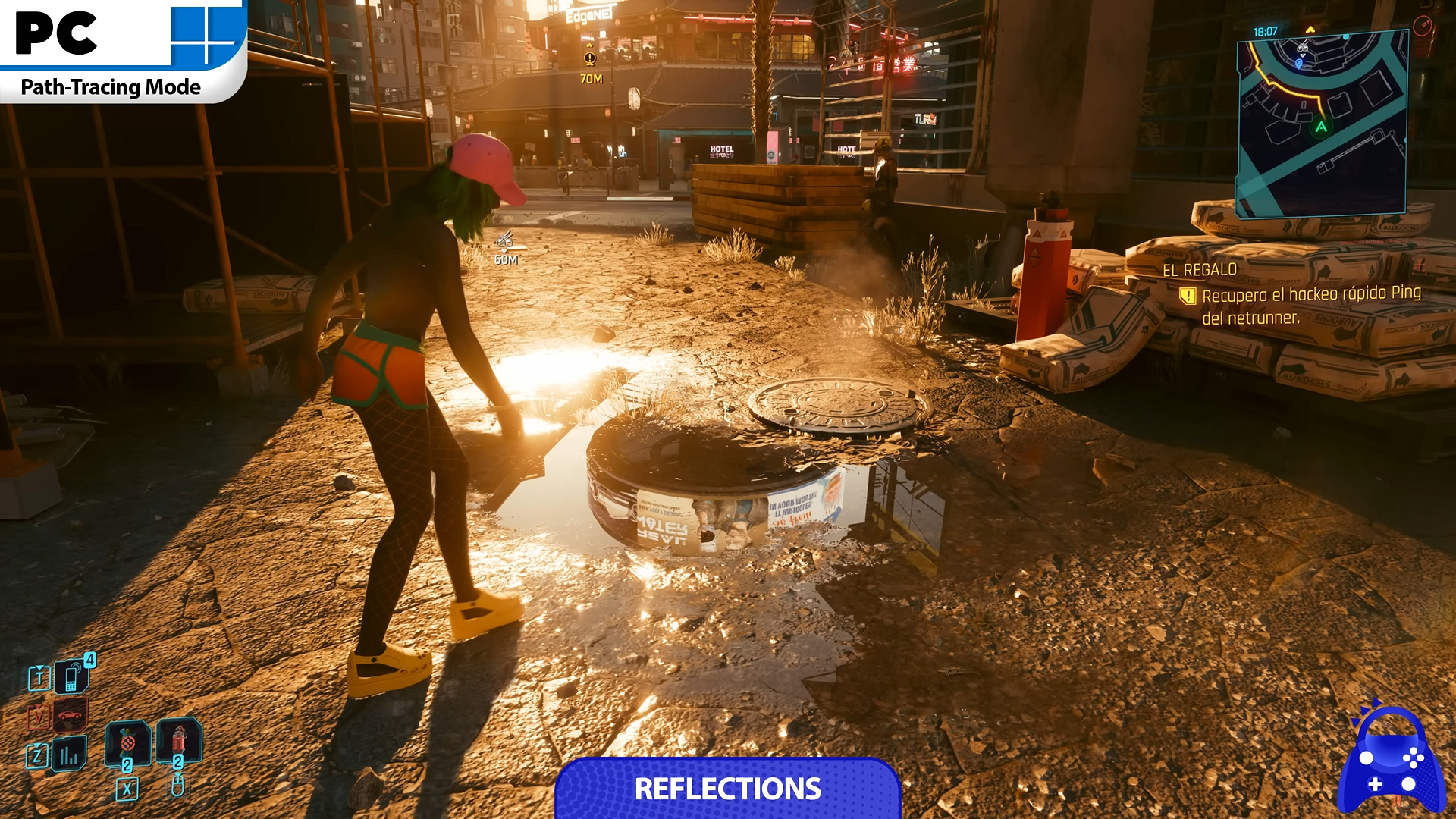The width and height of the screenshot is (1456, 819).
Task: Select the blue location pin on minimap
Action: [1298, 64]
